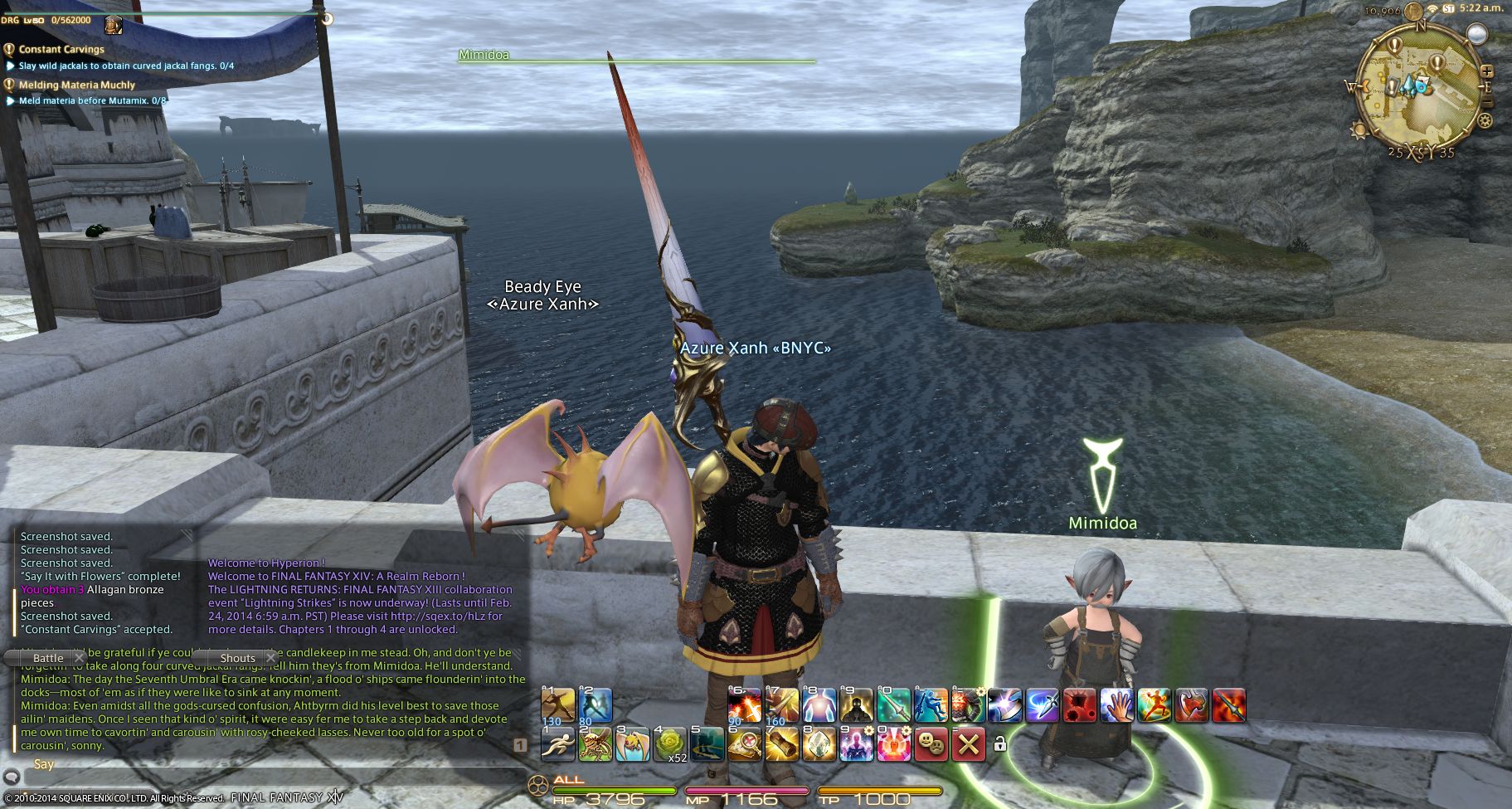
Task: Open the Constant Carvings quest entry
Action: [61, 50]
